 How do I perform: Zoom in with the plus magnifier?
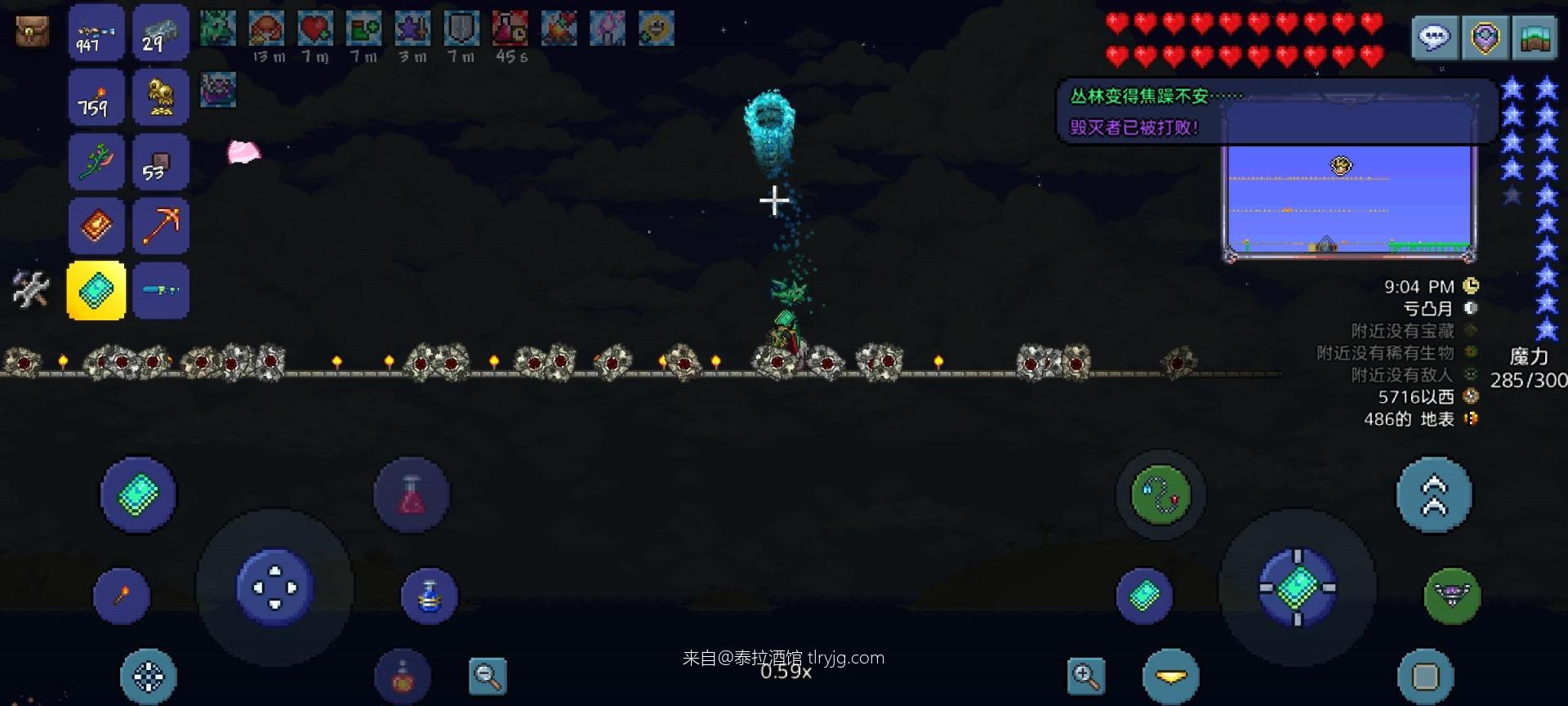(1085, 677)
